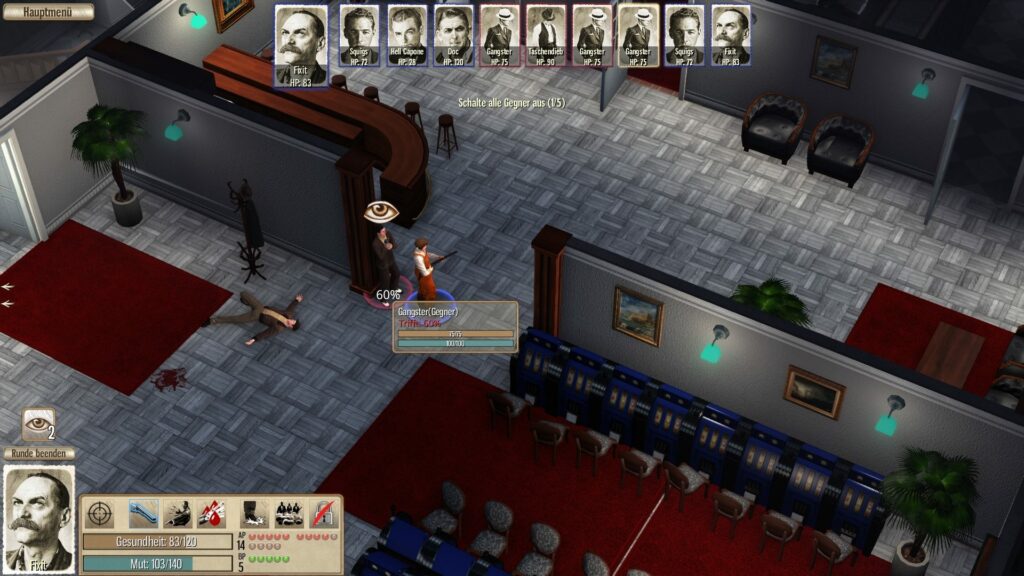Screen dimensions: 1024x576
Task: Select Doc's portrait in the turn order
Action: 454,36
